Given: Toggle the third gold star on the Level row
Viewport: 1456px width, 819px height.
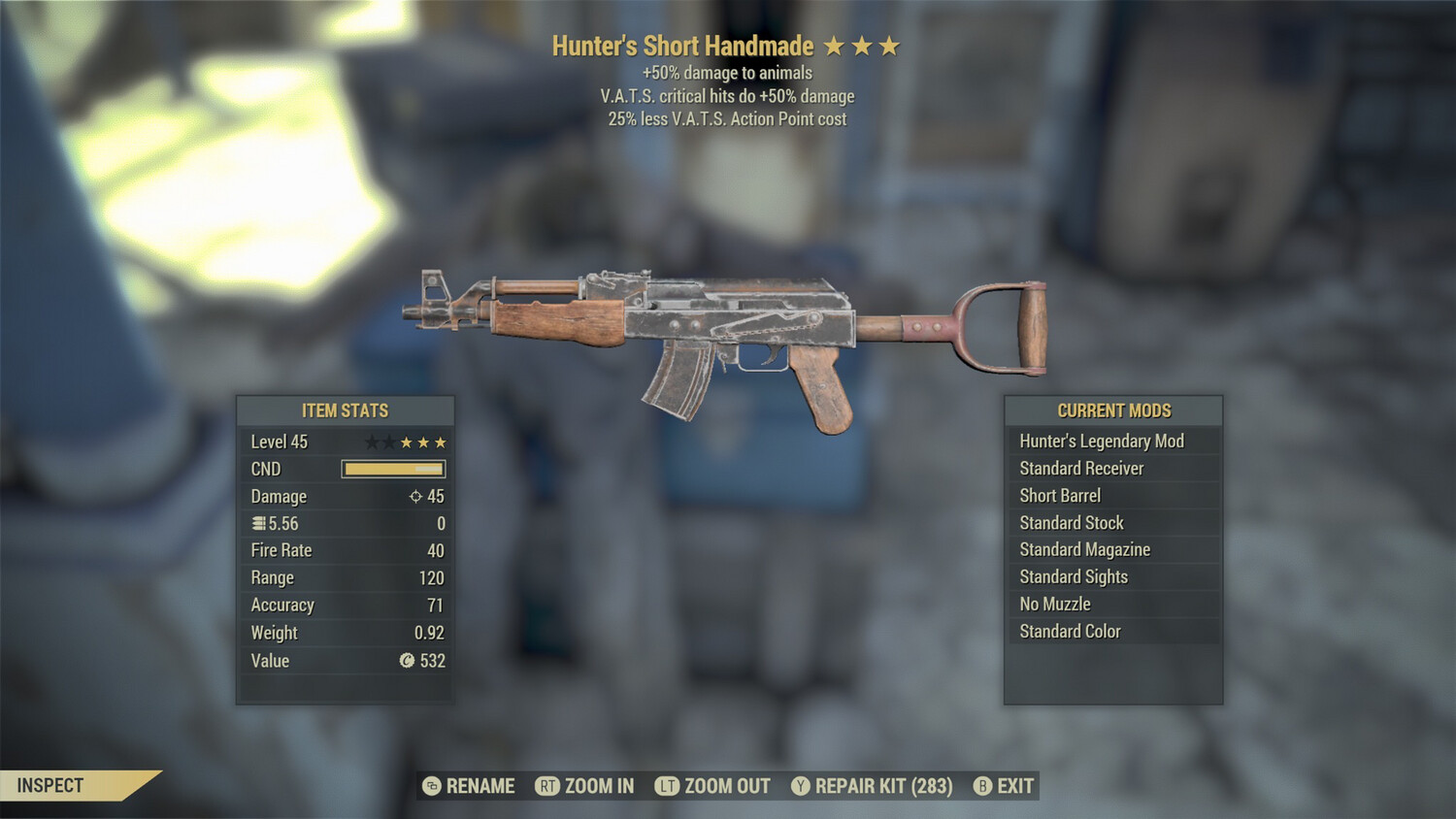Looking at the screenshot, I should point(443,442).
